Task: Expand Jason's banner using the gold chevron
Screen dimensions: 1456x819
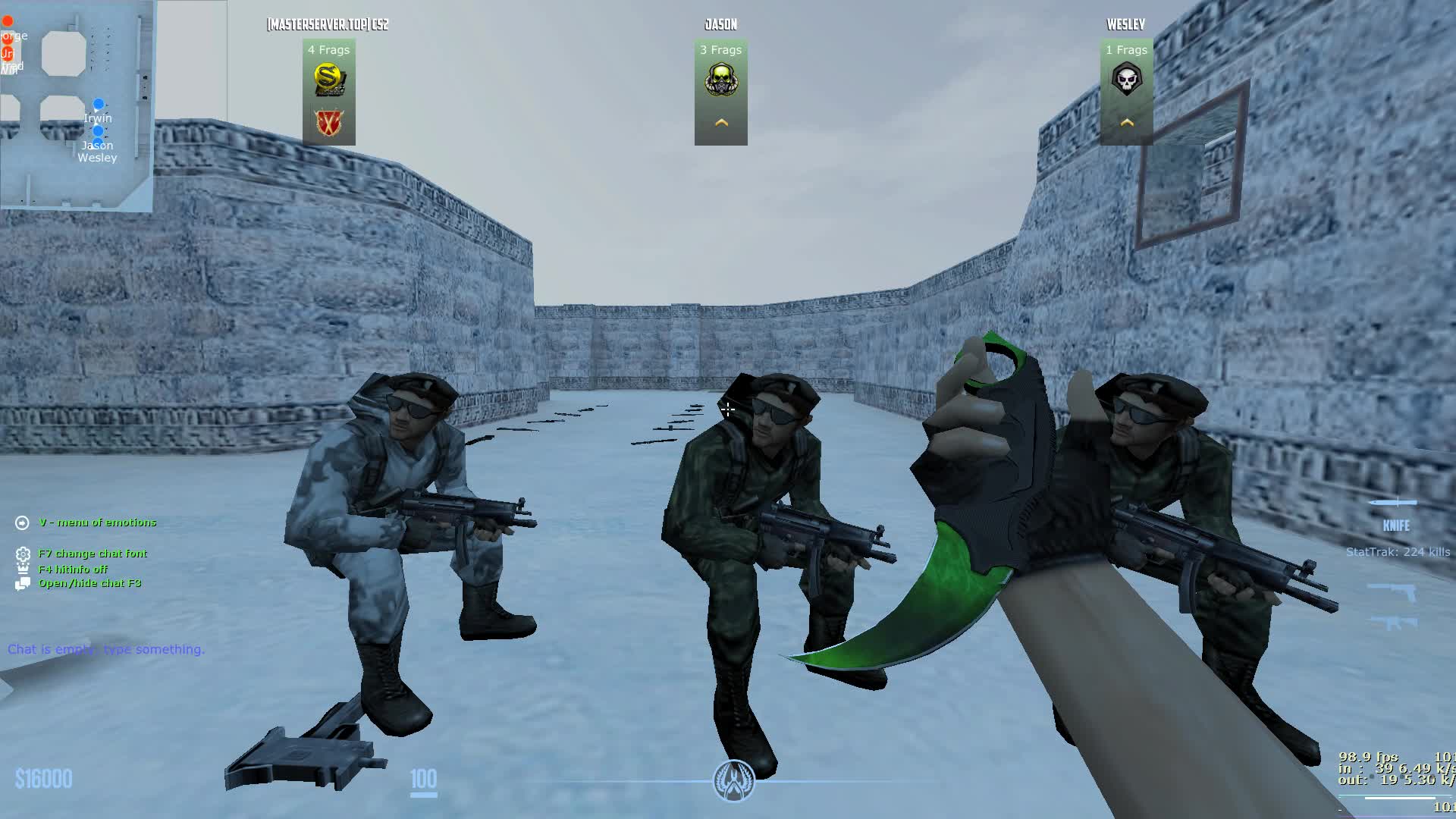Action: [721, 120]
